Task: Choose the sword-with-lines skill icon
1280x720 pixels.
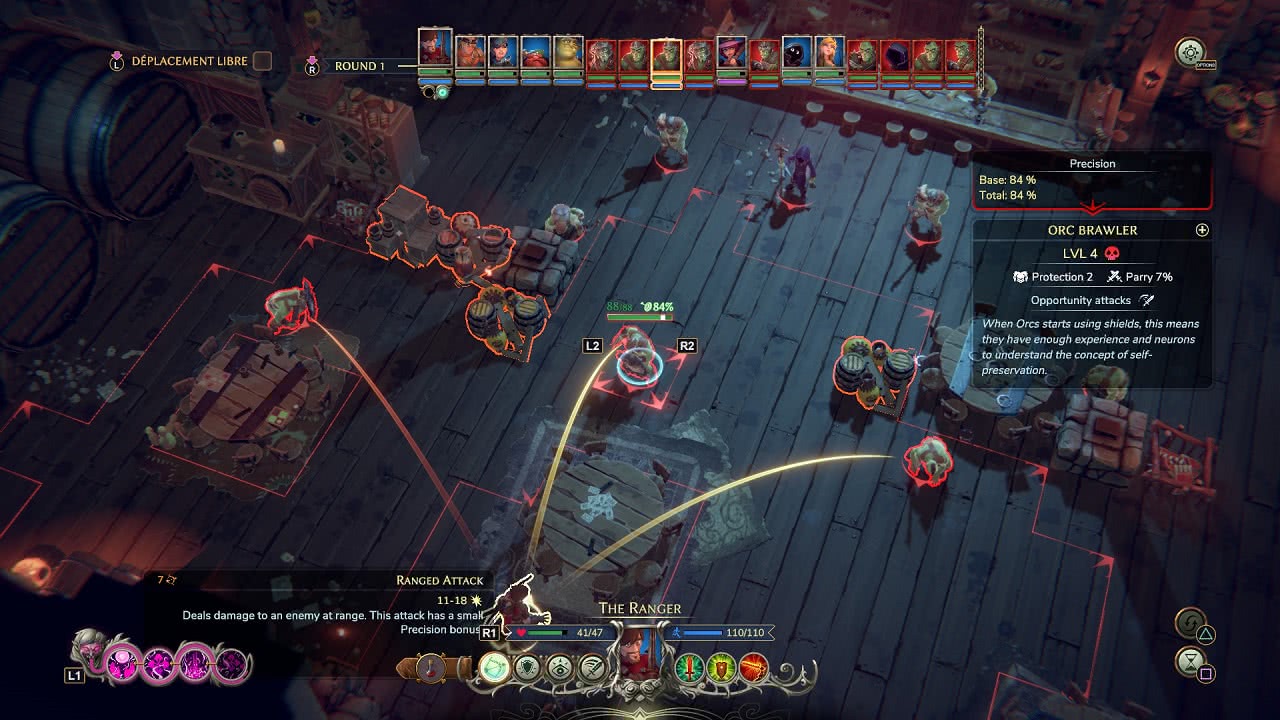Action: pyautogui.click(x=592, y=668)
